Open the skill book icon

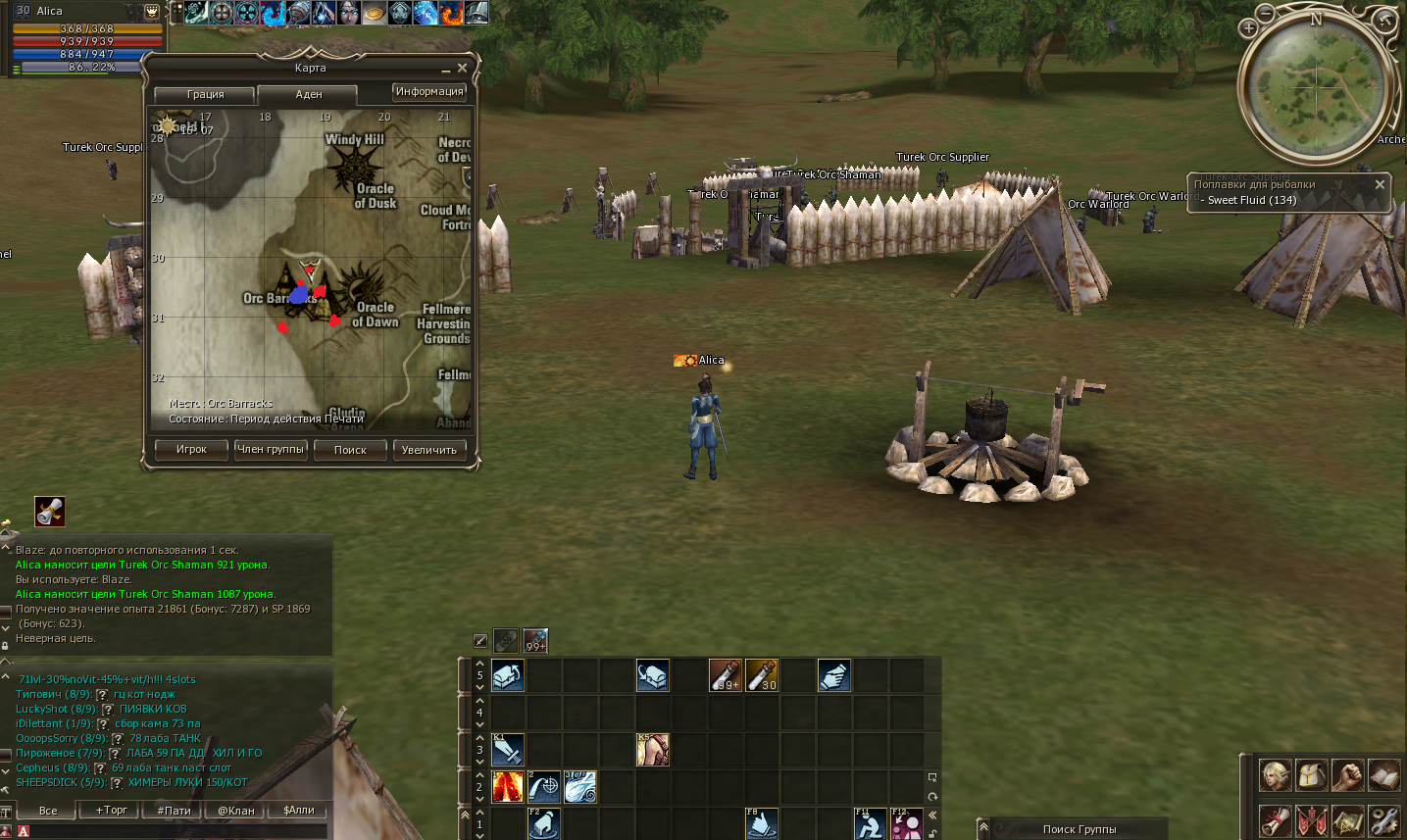click(x=1385, y=774)
